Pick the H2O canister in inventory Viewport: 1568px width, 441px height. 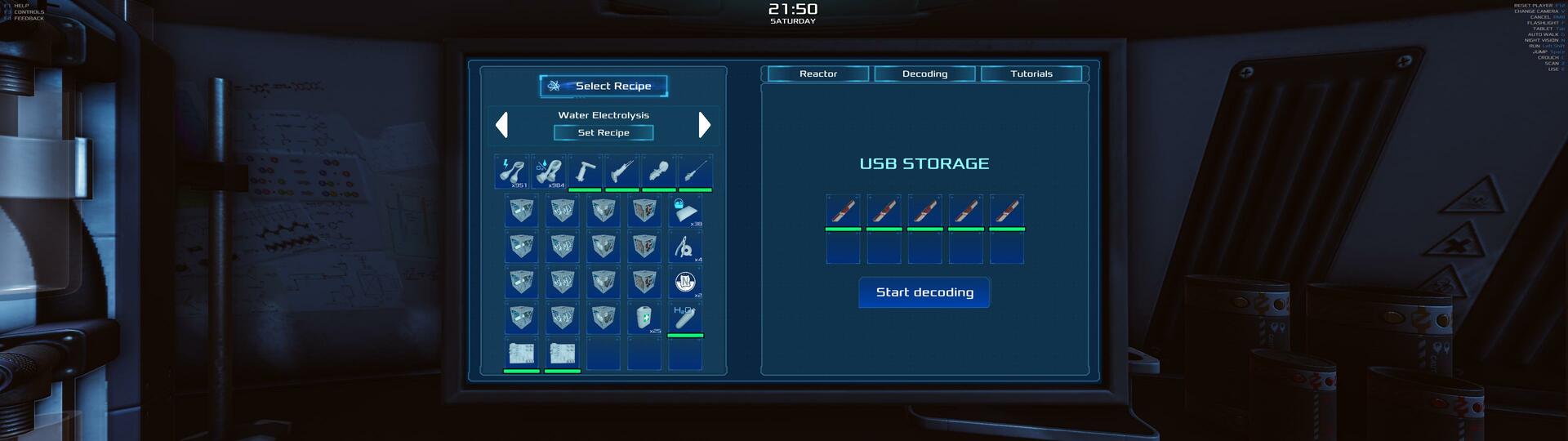685,318
